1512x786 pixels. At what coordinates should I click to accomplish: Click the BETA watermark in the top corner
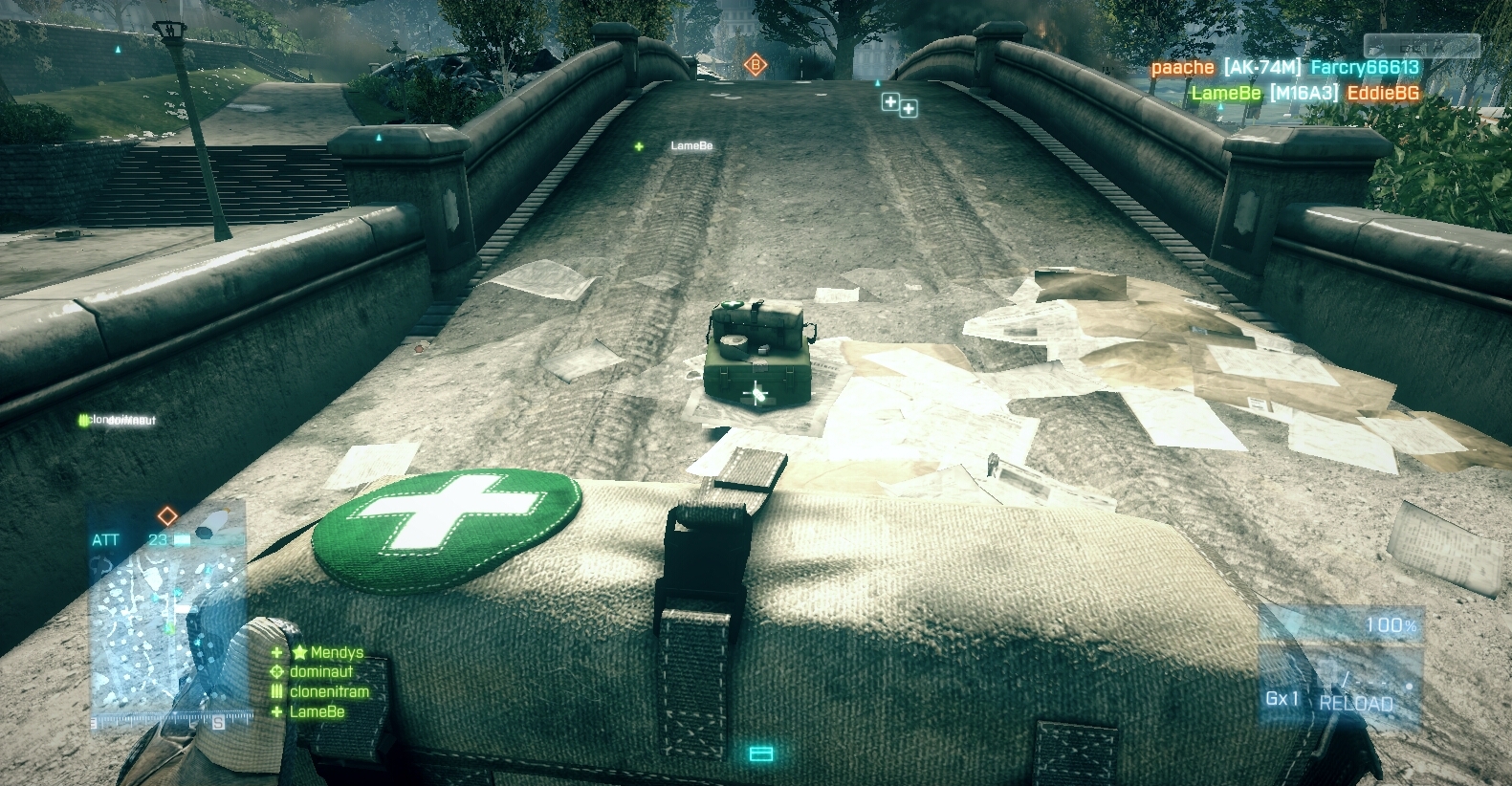coord(1425,45)
